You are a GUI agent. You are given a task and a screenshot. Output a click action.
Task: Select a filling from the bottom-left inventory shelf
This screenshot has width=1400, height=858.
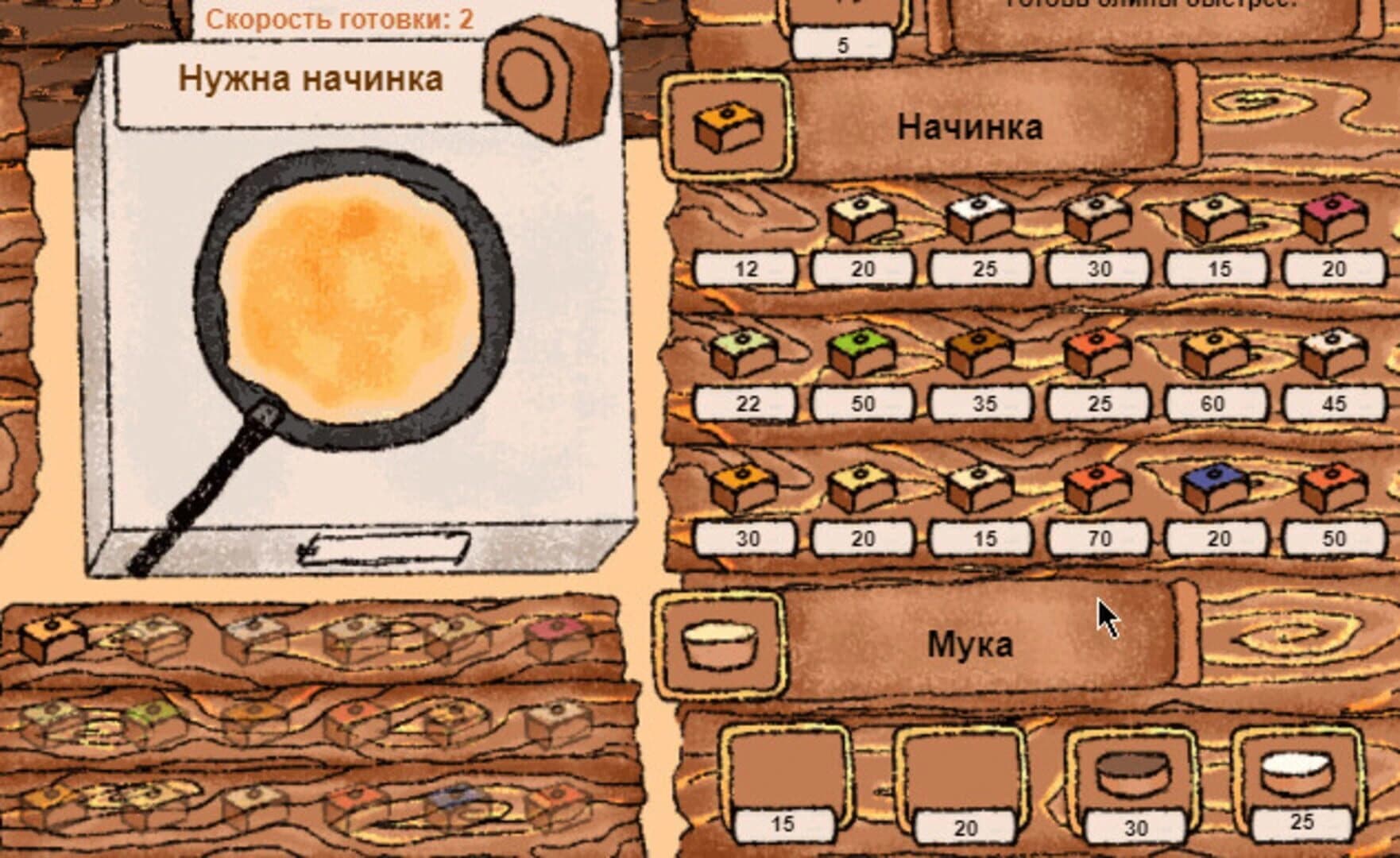coord(52,636)
